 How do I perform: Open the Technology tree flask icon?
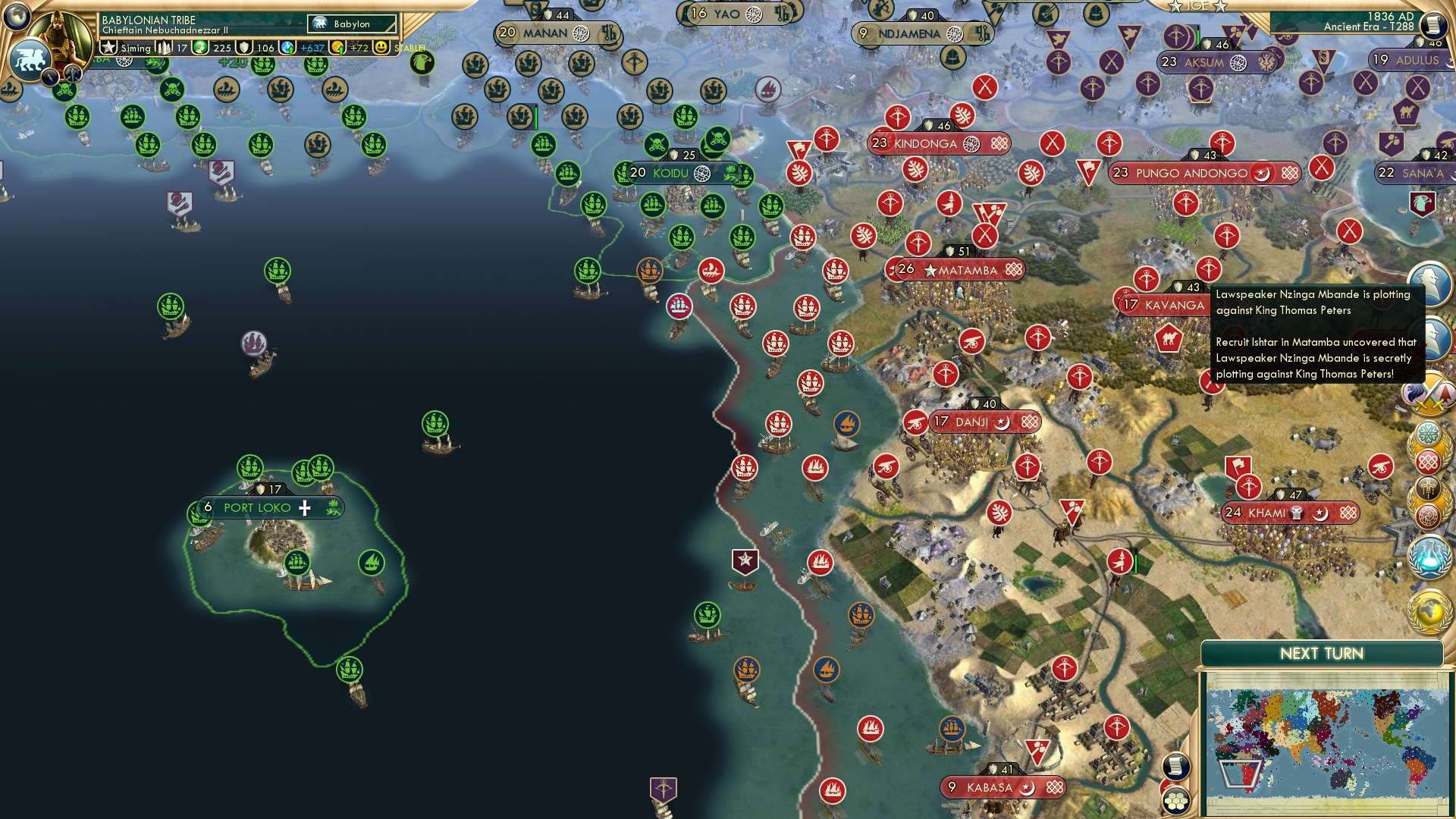[x=1429, y=557]
